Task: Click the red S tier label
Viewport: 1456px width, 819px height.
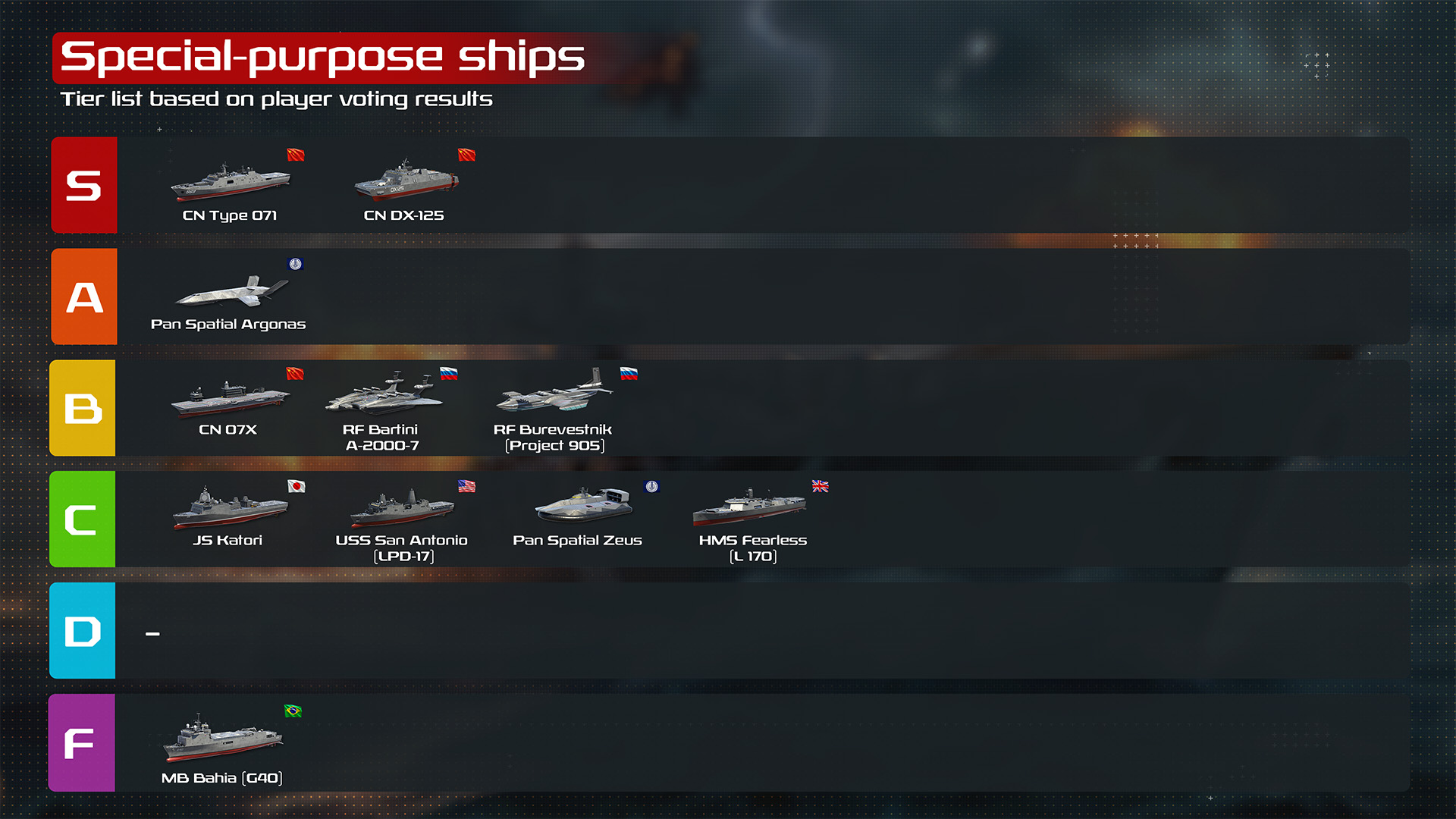Action: tap(84, 185)
